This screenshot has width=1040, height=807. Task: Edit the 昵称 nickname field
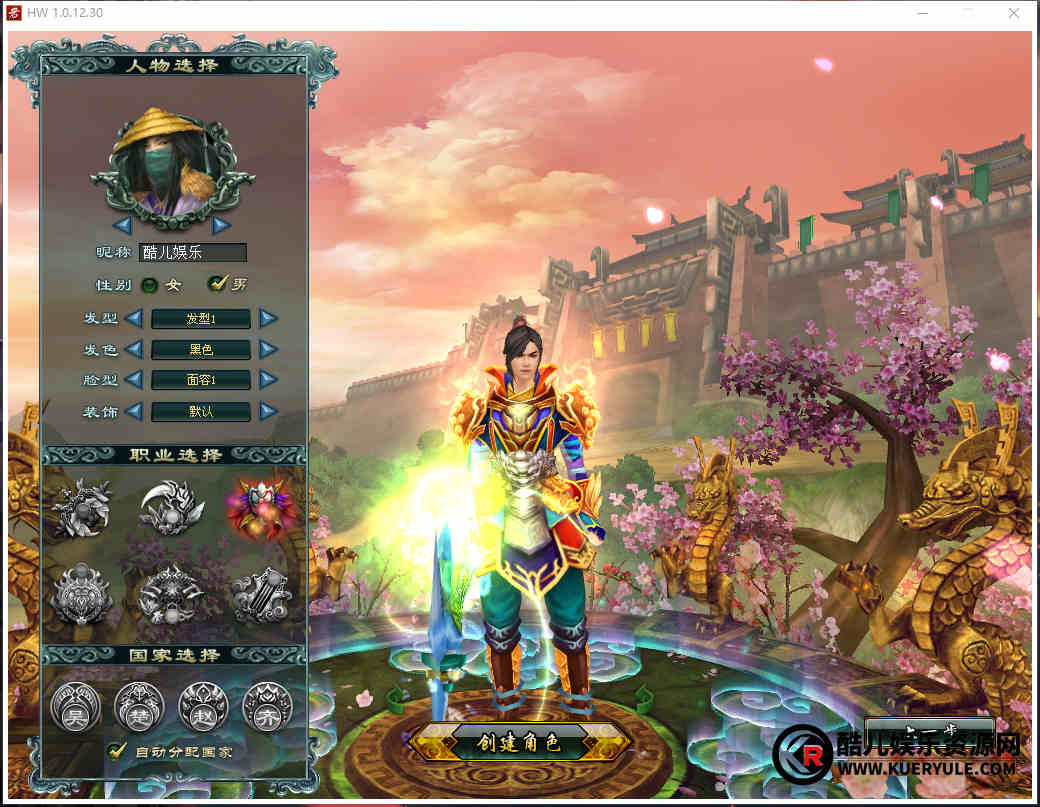point(193,253)
